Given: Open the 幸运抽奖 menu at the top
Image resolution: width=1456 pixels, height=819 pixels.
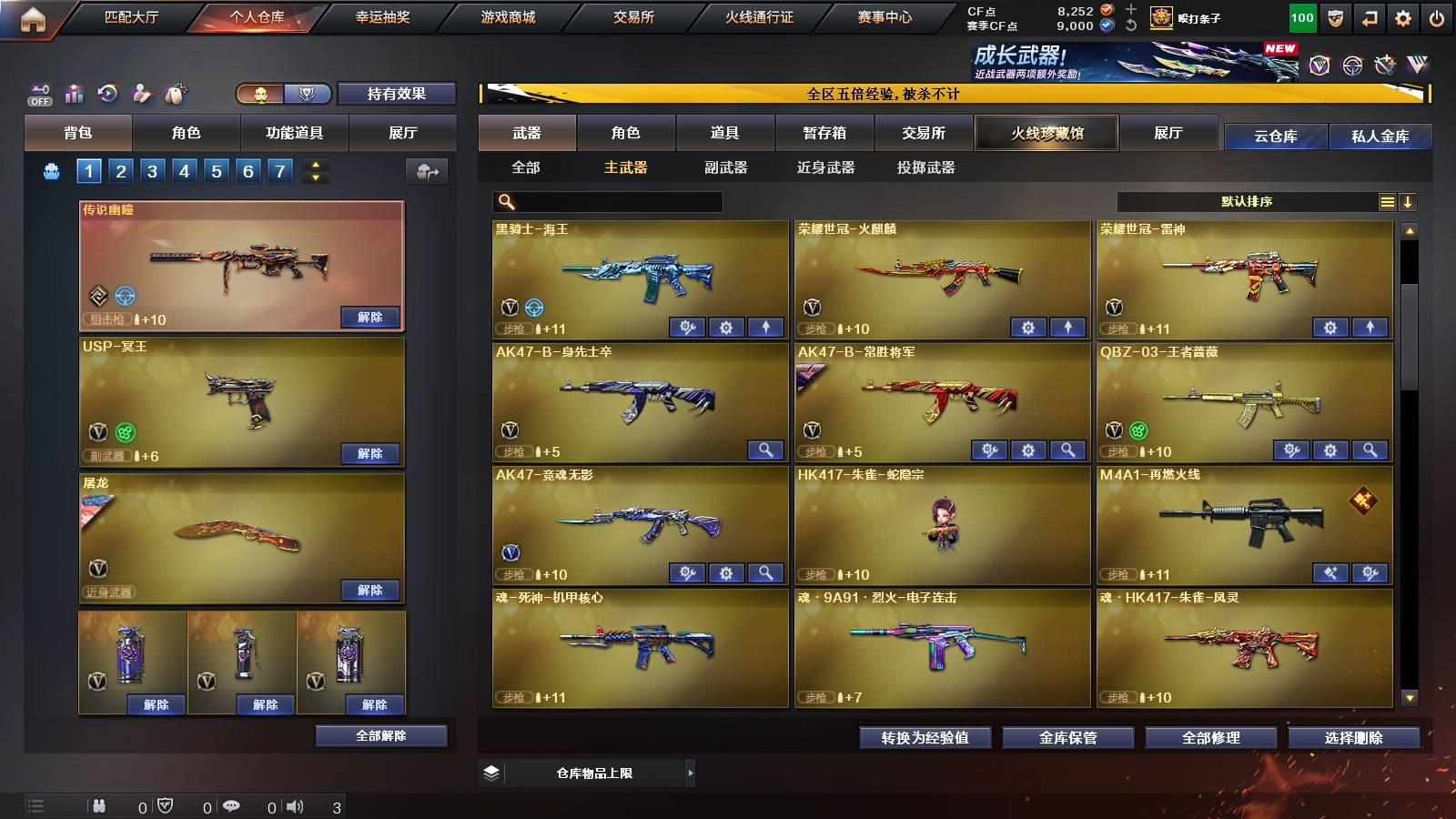Looking at the screenshot, I should click(380, 16).
